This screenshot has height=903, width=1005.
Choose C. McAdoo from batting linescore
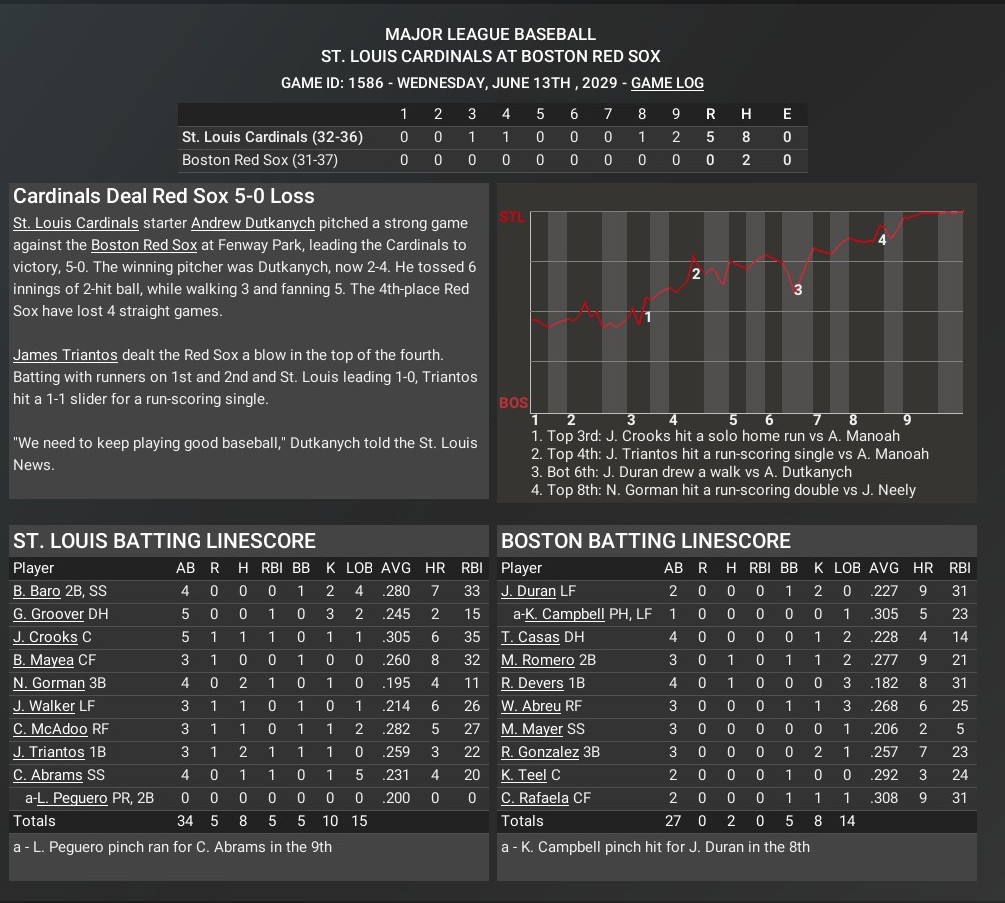pos(50,729)
